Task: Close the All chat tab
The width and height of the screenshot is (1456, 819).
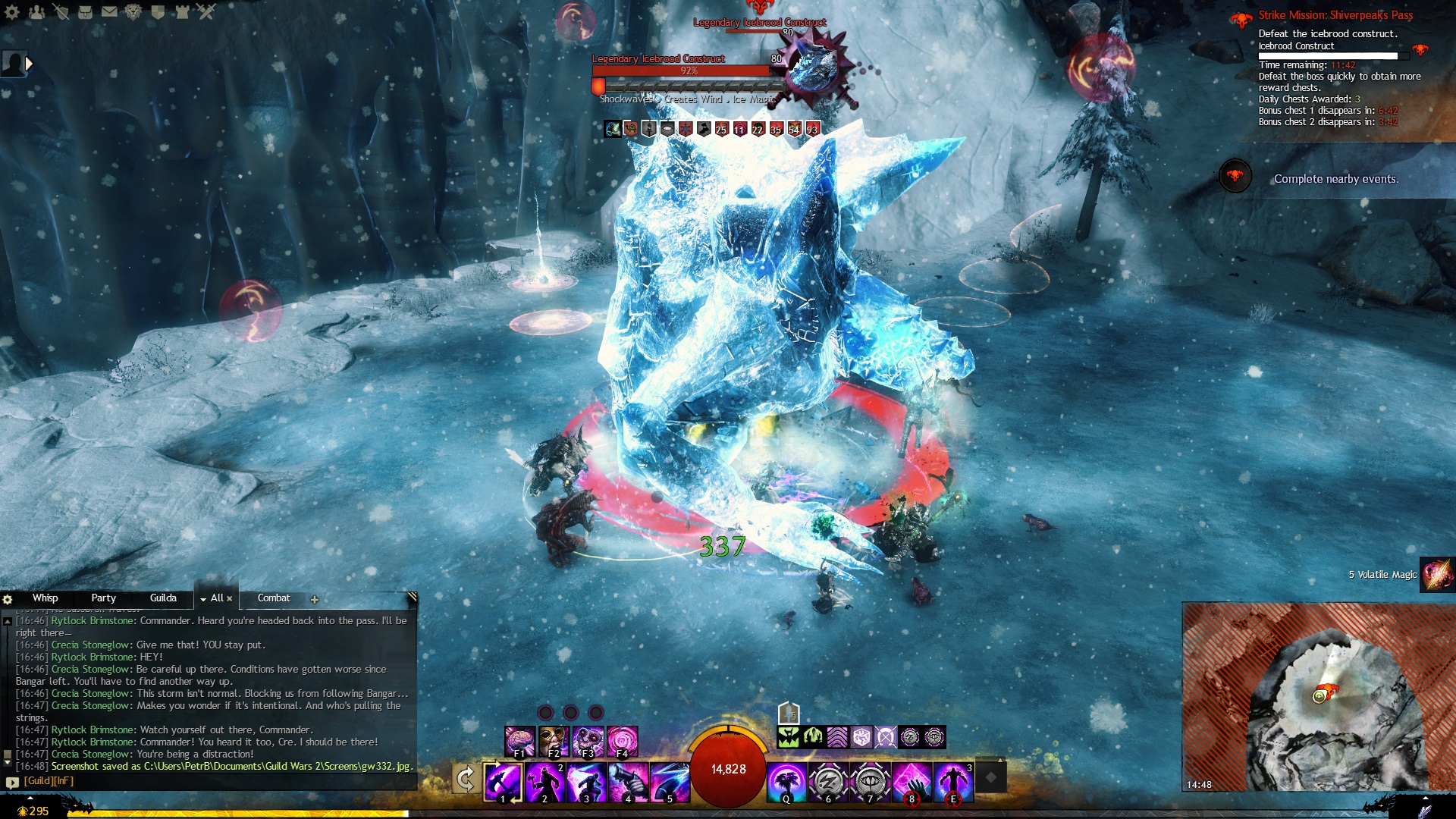Action: coord(230,599)
